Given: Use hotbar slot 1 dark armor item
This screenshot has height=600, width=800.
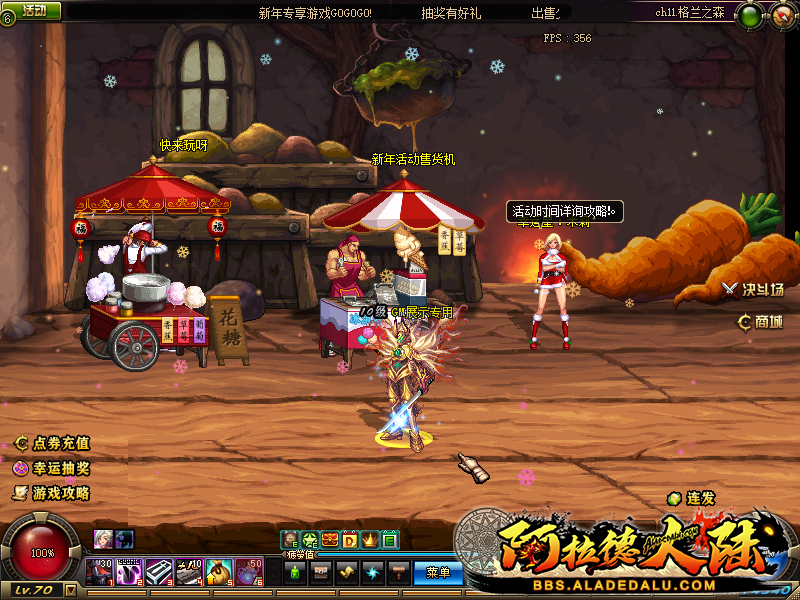Looking at the screenshot, I should pos(99,571).
